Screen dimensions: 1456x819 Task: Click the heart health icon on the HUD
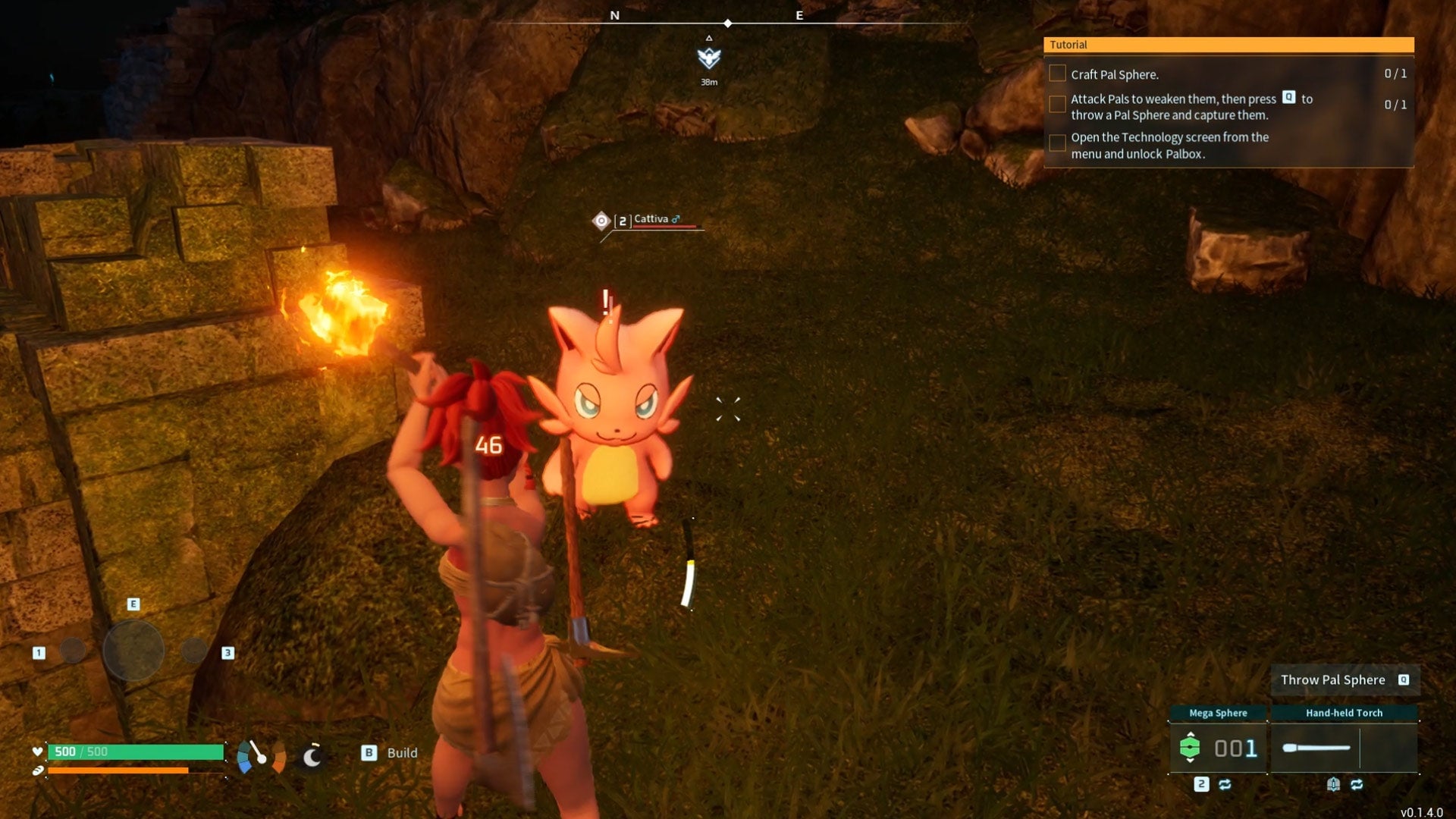(x=37, y=751)
